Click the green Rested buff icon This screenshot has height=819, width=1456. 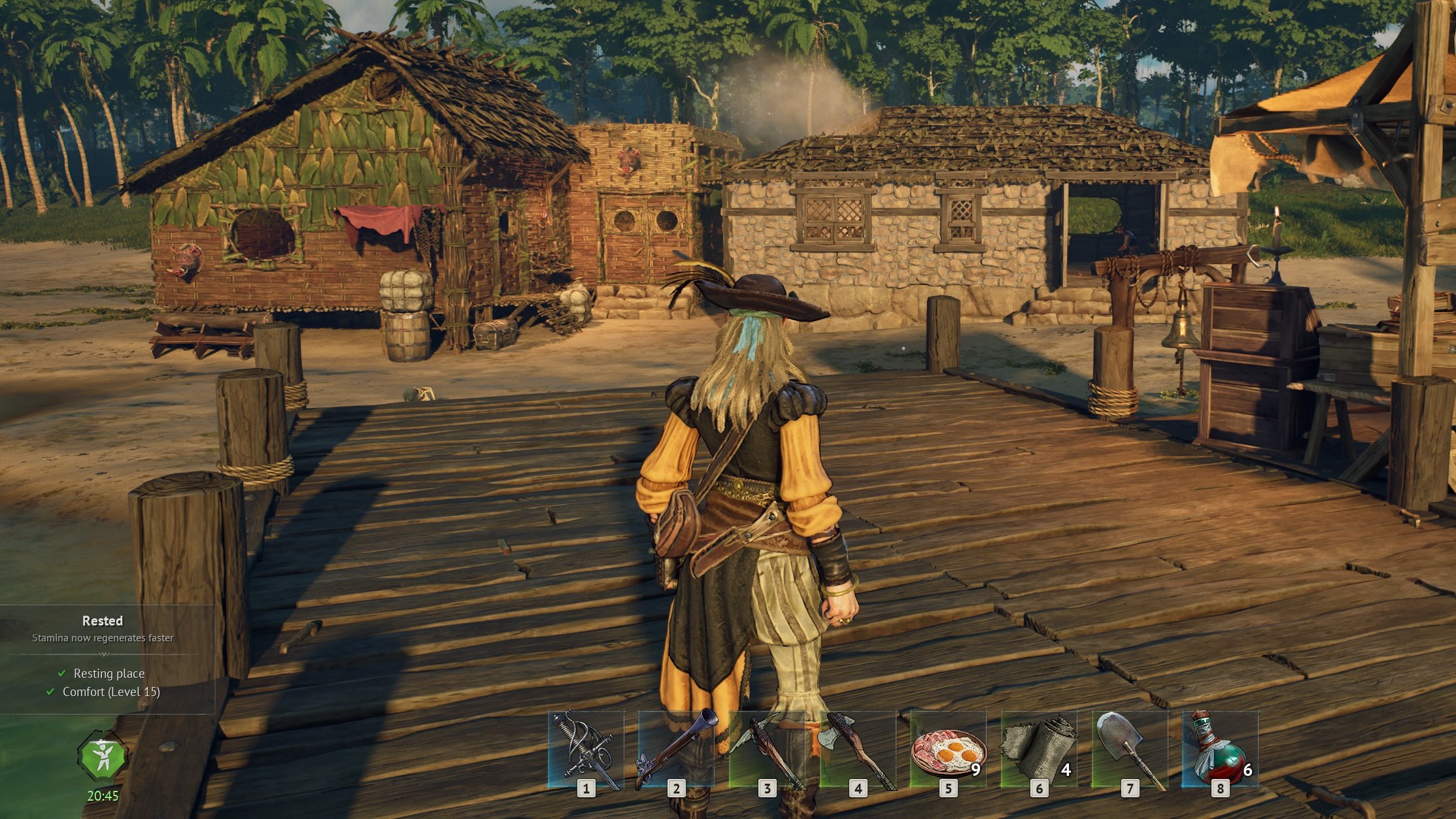[x=103, y=758]
